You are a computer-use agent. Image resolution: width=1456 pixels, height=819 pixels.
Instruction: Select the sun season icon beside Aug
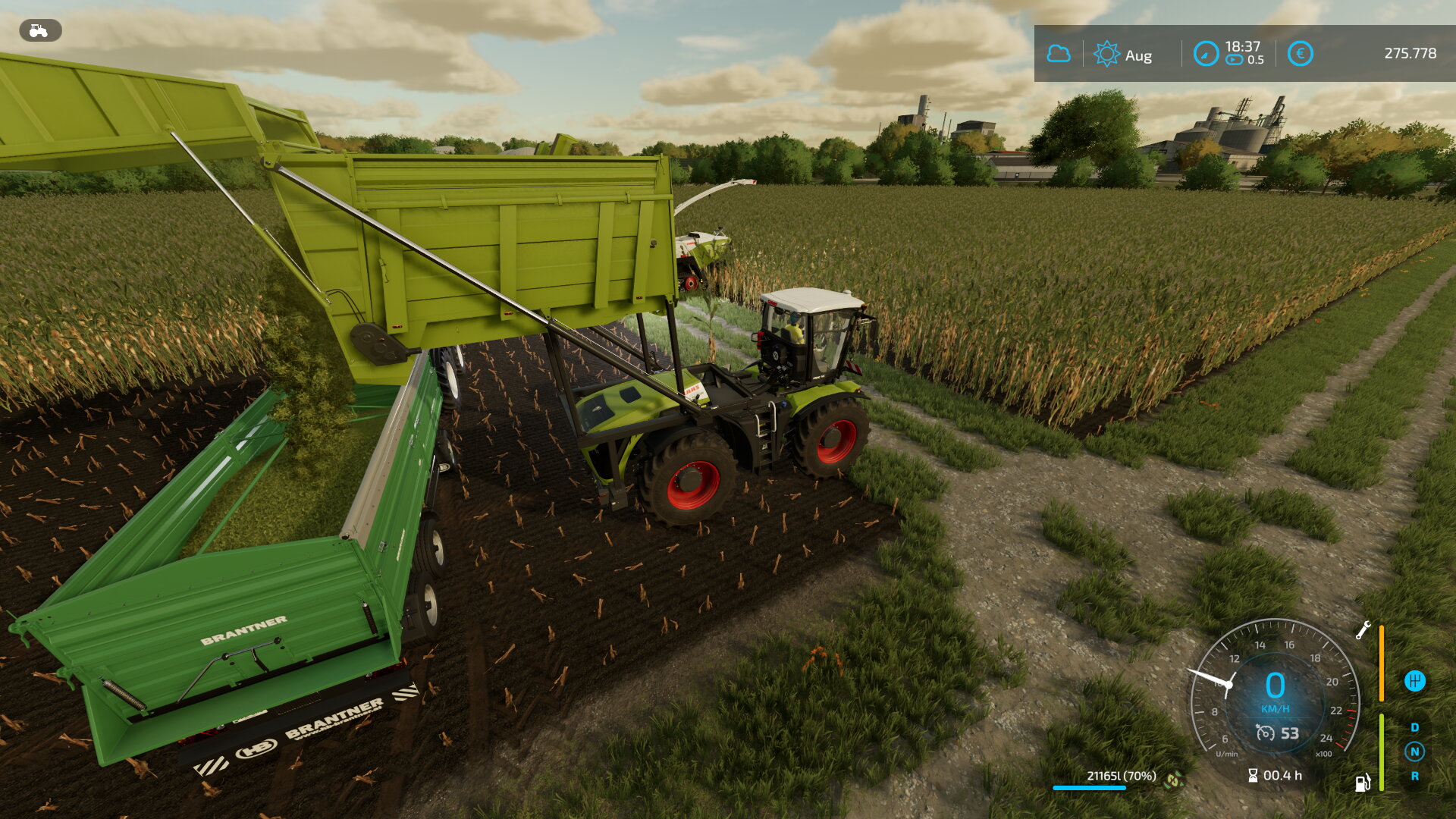[1106, 54]
